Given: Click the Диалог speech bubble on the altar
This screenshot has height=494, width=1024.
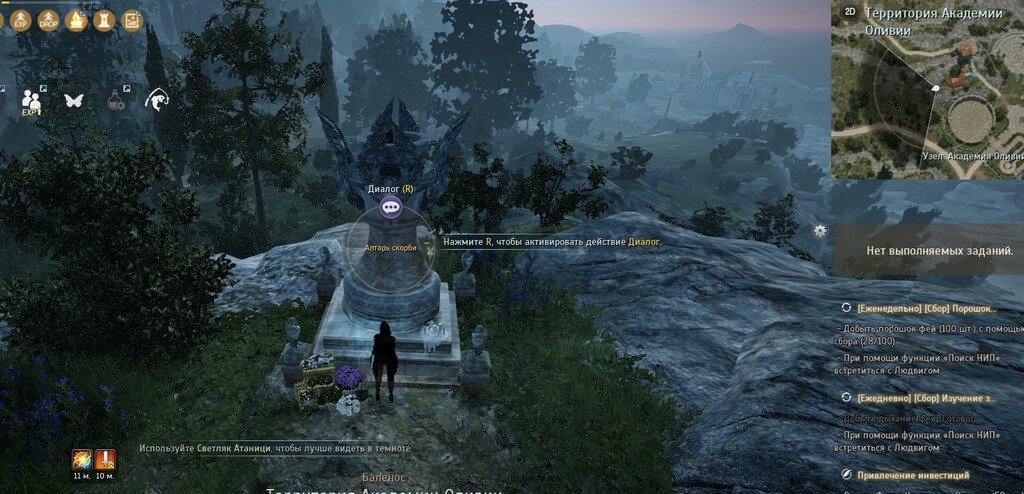Looking at the screenshot, I should click(389, 208).
